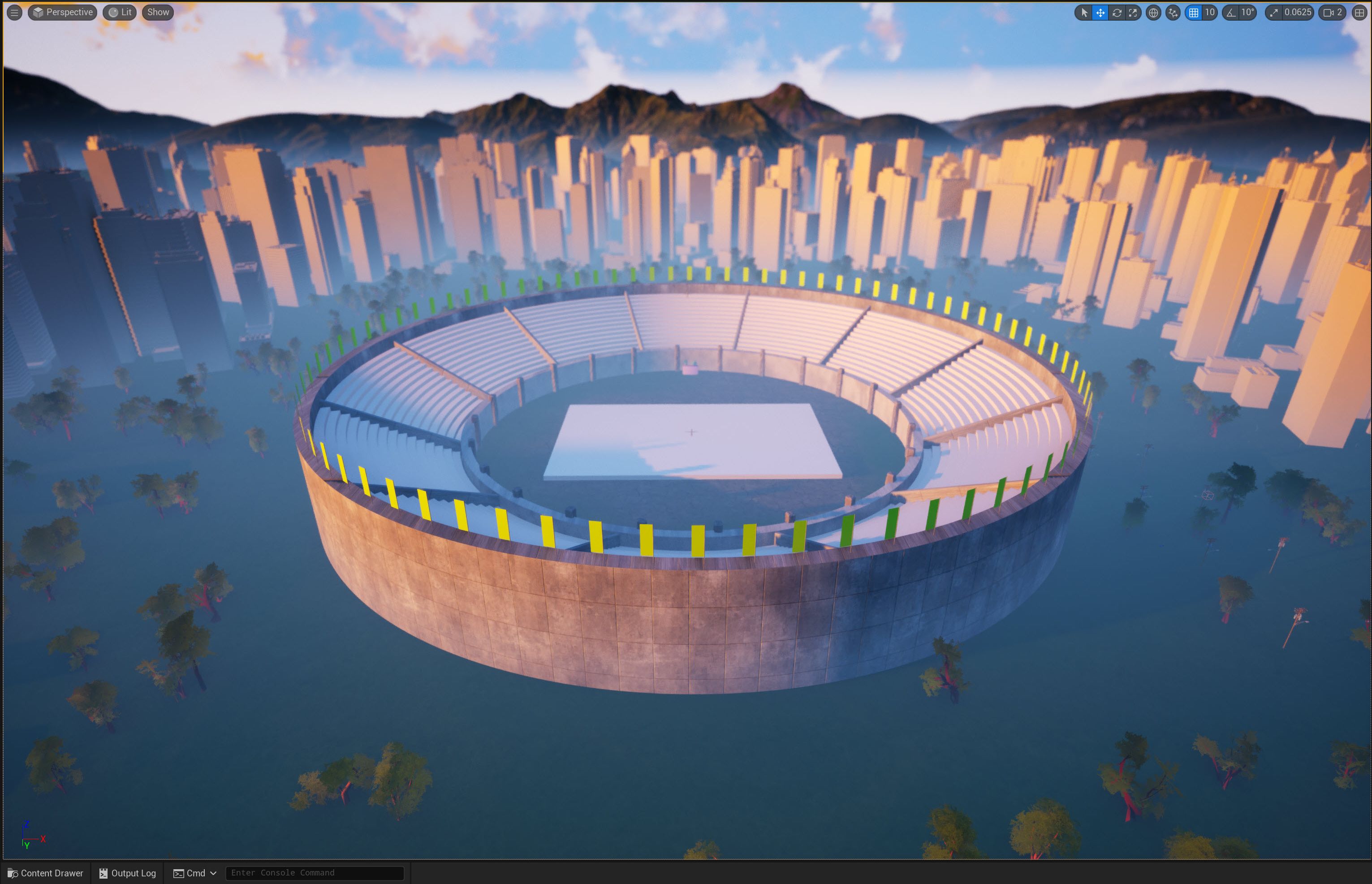Toggle scale snapping icon
Viewport: 1372px width, 884px height.
pyautogui.click(x=1274, y=12)
